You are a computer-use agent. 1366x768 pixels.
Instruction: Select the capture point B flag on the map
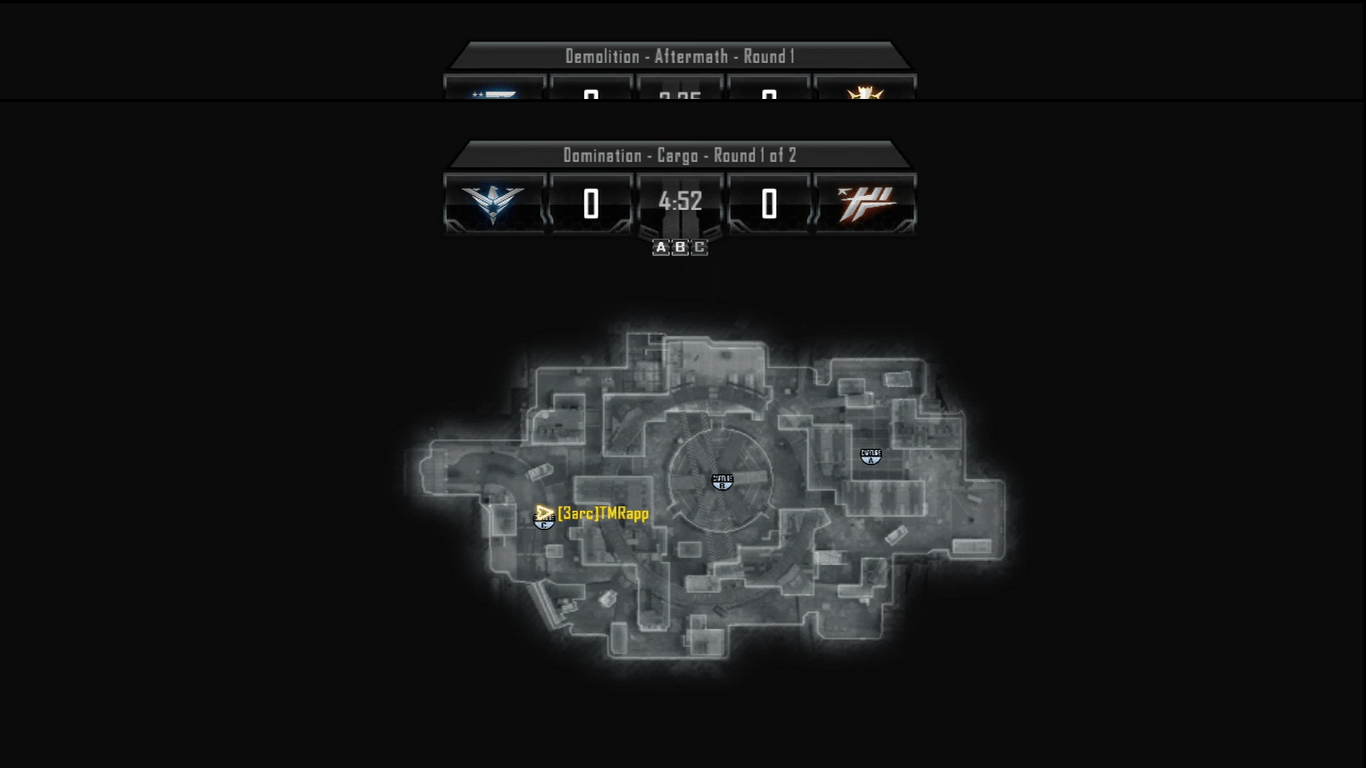coord(721,481)
